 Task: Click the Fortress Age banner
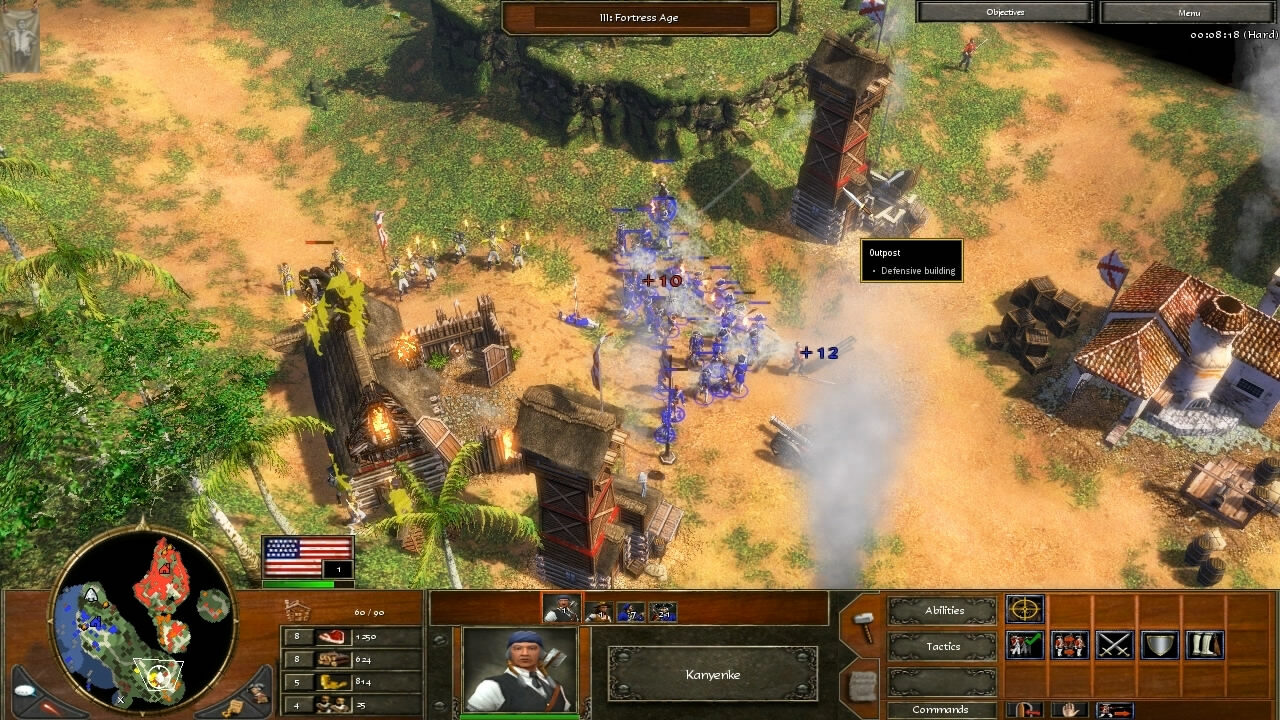tap(639, 16)
